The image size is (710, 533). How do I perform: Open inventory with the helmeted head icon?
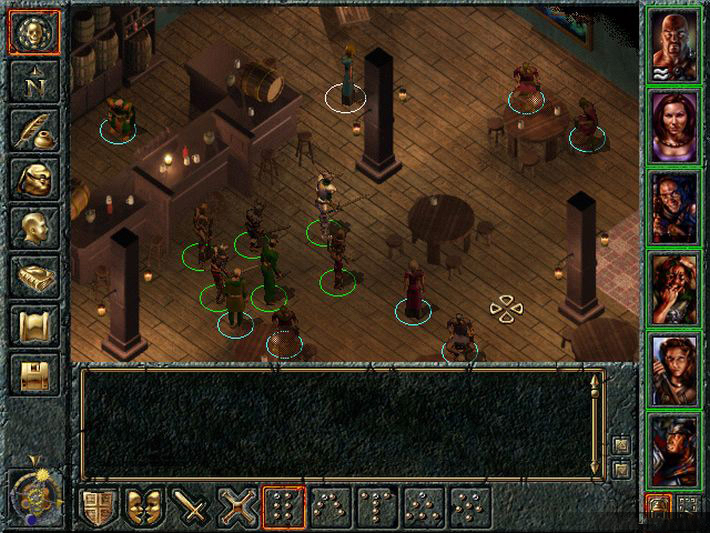tap(35, 179)
